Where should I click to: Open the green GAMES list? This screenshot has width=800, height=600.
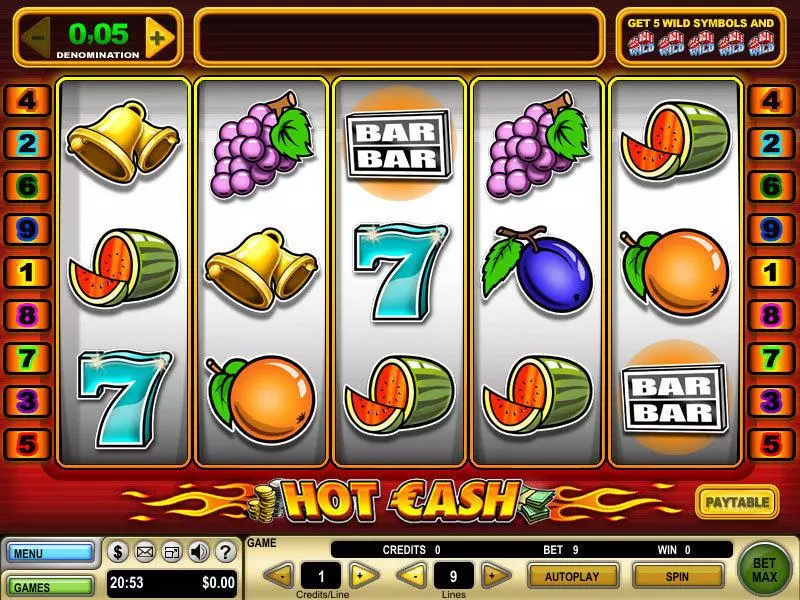(49, 584)
